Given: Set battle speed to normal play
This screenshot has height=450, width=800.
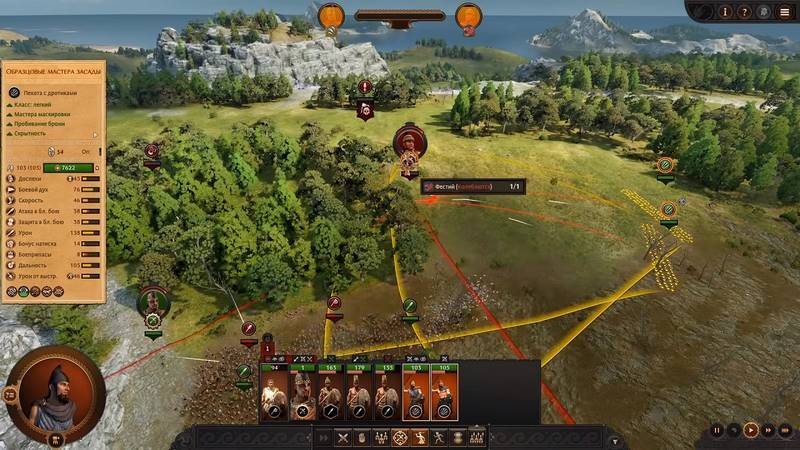Looking at the screenshot, I should point(750,430).
